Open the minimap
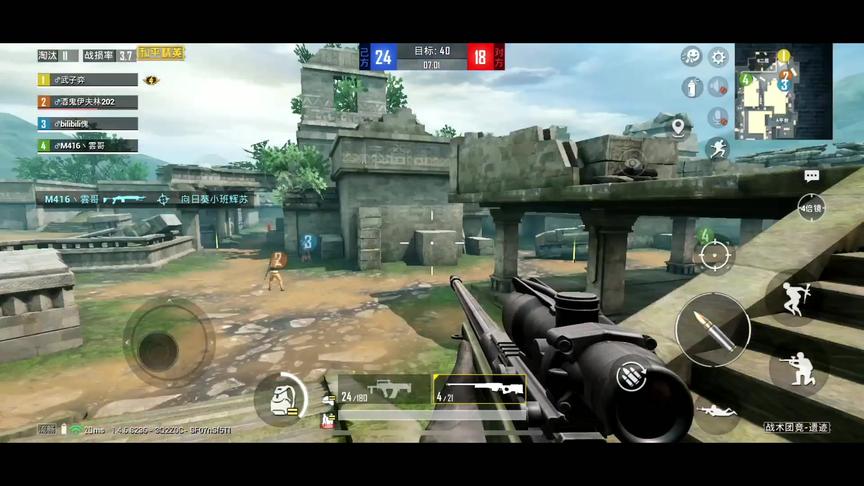The image size is (864, 486). click(783, 91)
